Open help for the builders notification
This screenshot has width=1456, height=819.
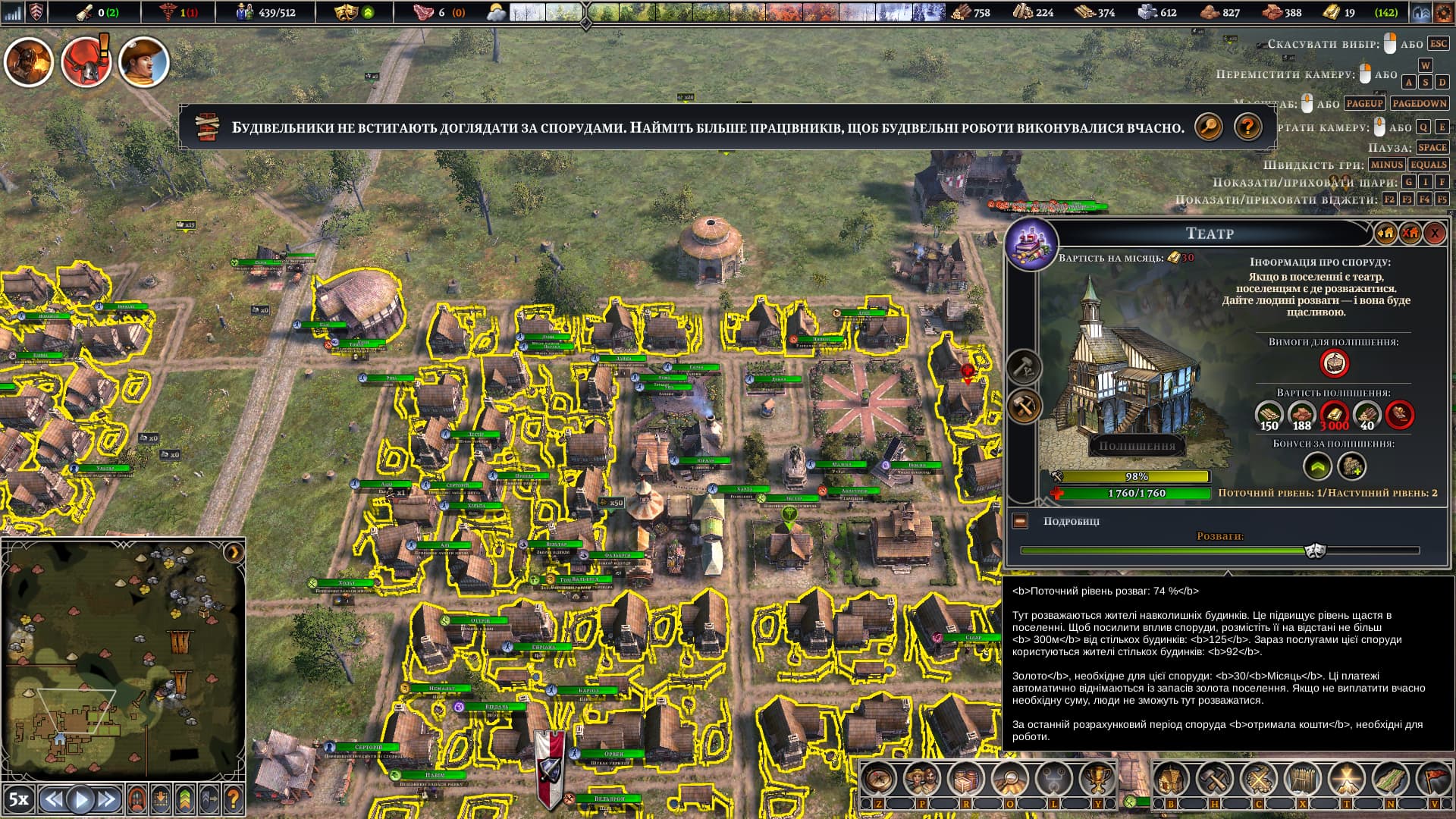[1247, 127]
